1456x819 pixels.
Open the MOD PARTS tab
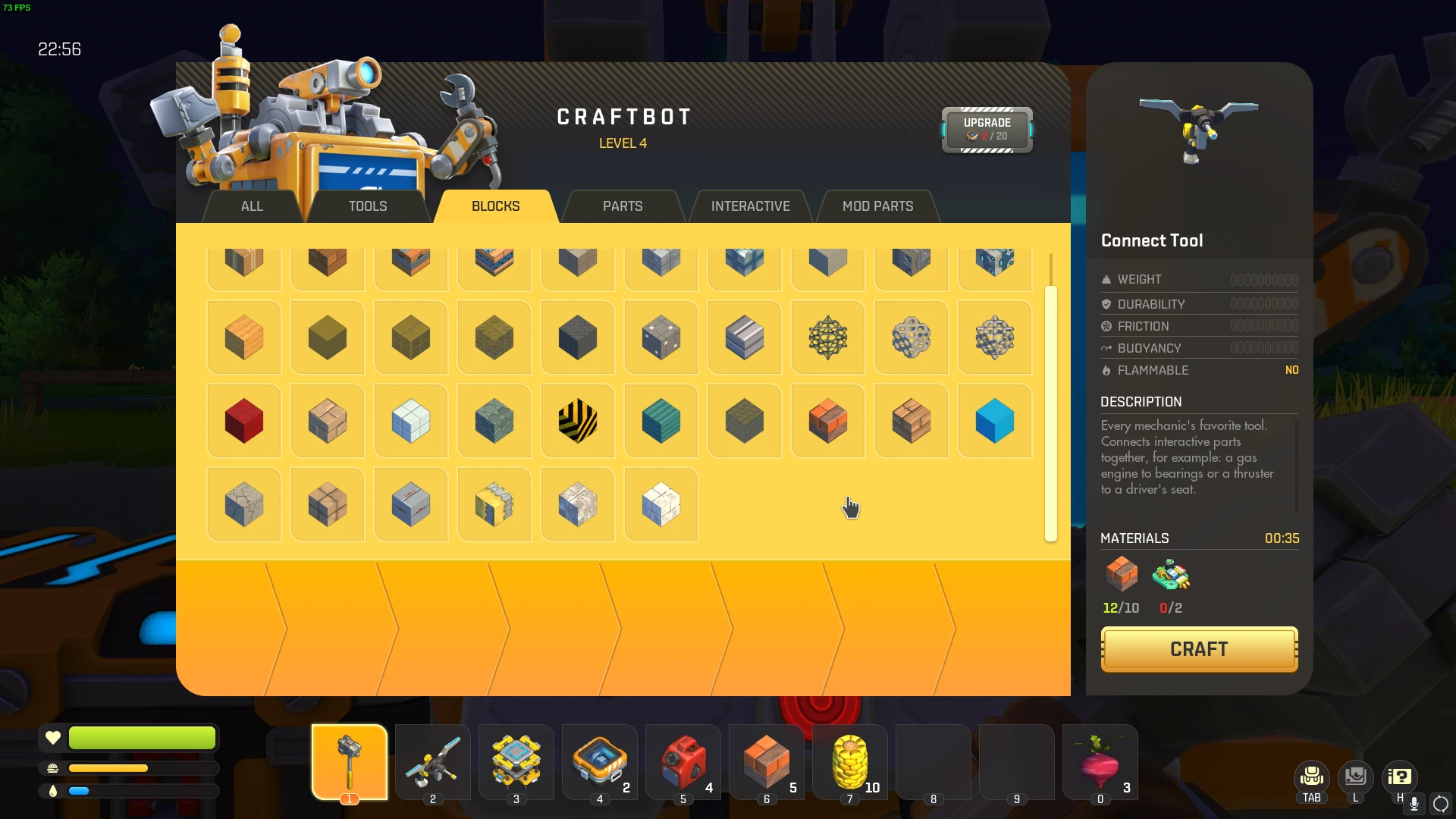point(877,206)
